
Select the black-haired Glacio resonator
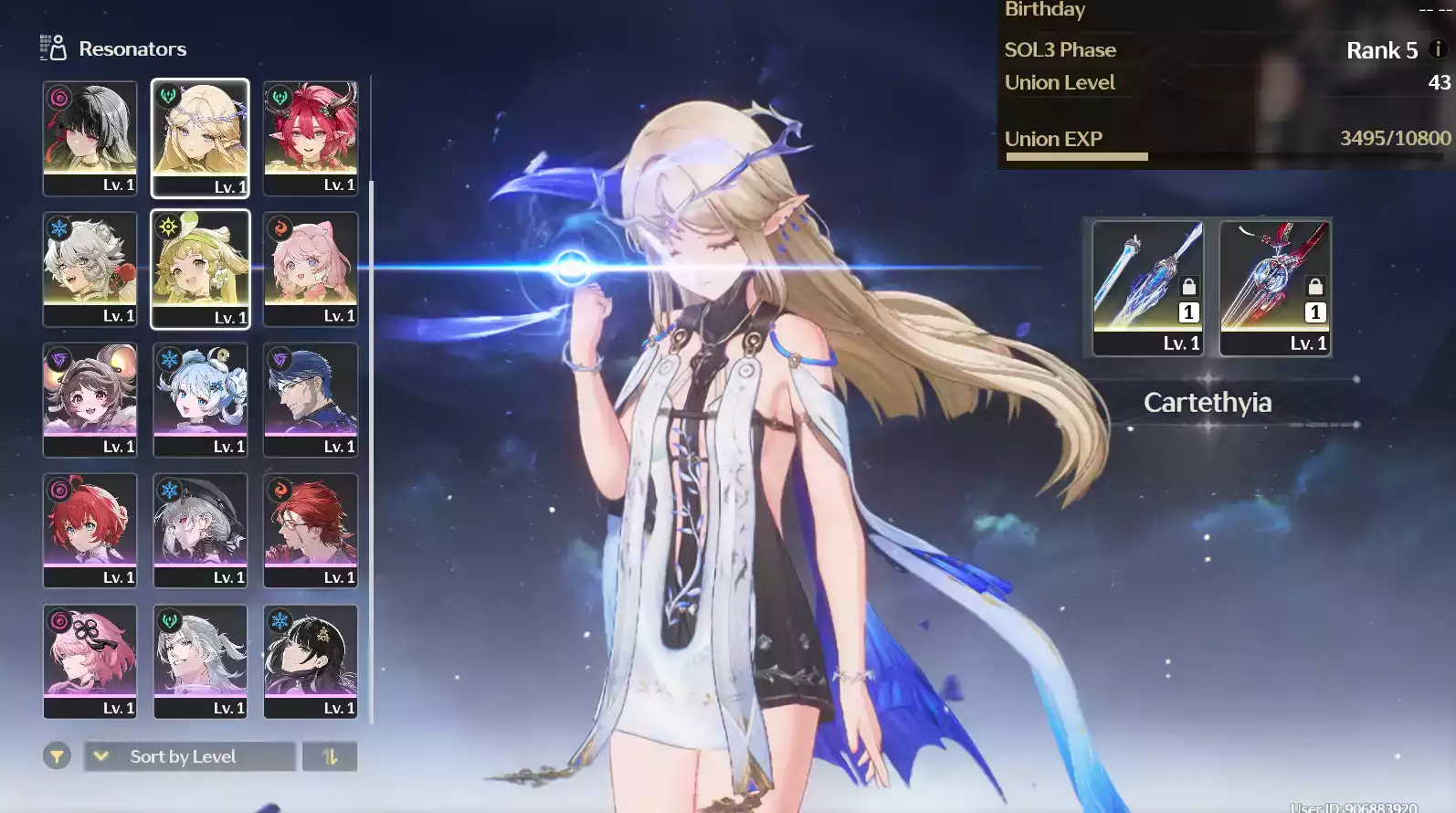coord(311,660)
